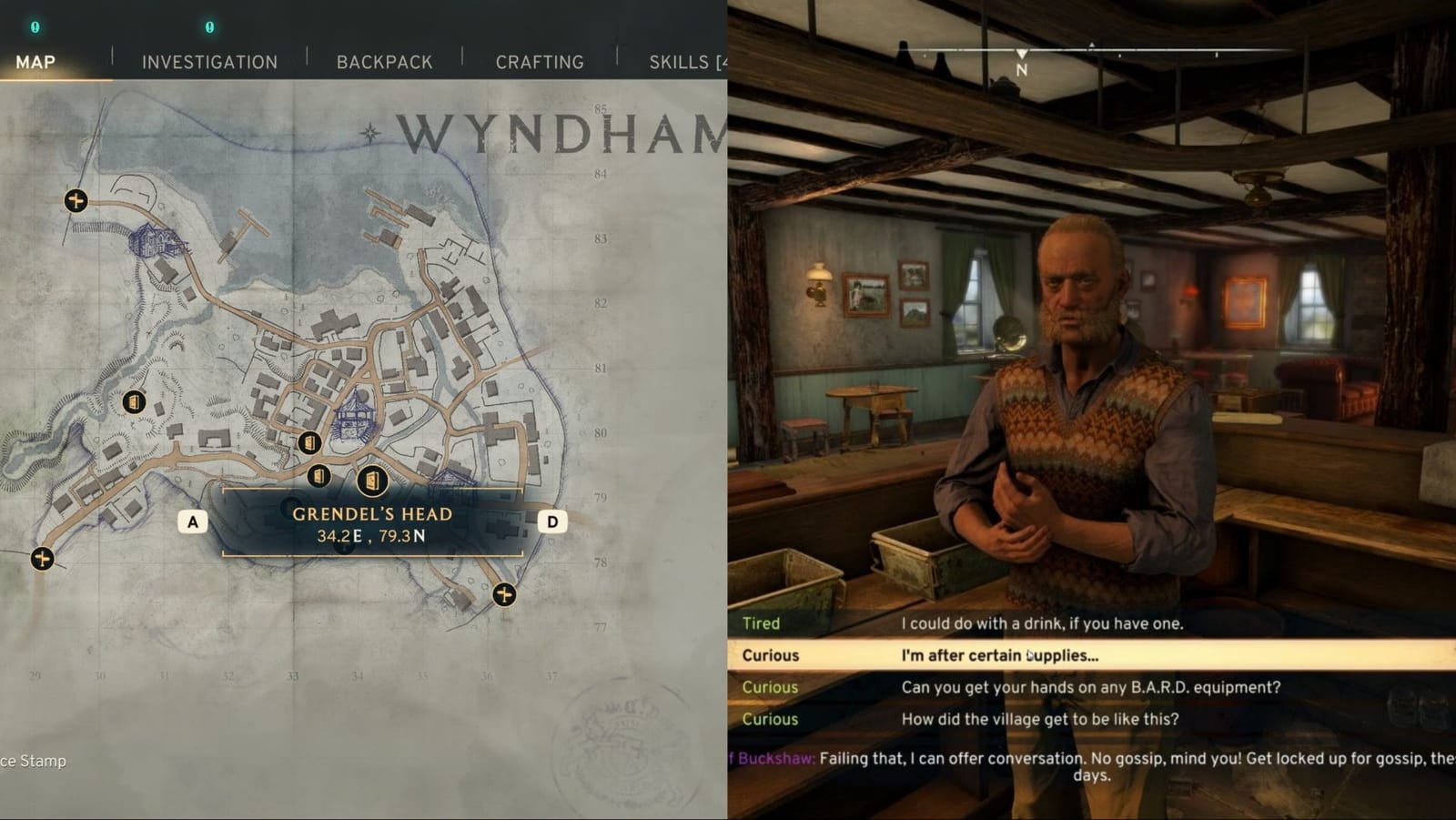
Task: Open the BACKPACK tab
Action: coord(384,62)
